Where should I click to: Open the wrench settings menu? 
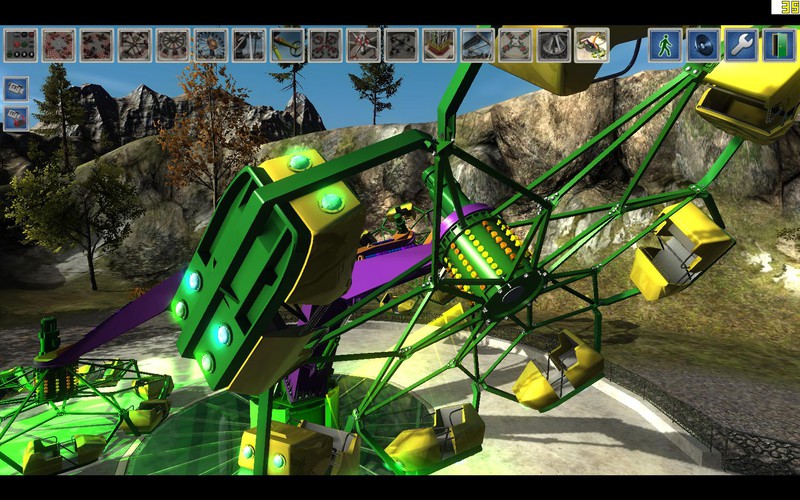741,45
